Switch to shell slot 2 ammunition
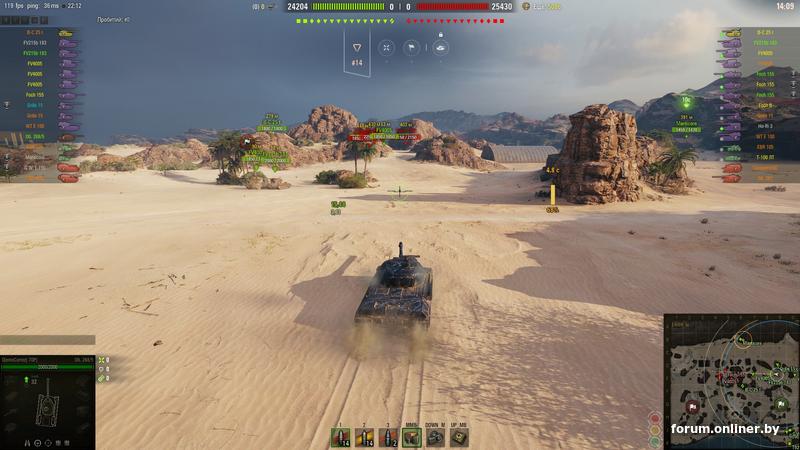 click(364, 437)
